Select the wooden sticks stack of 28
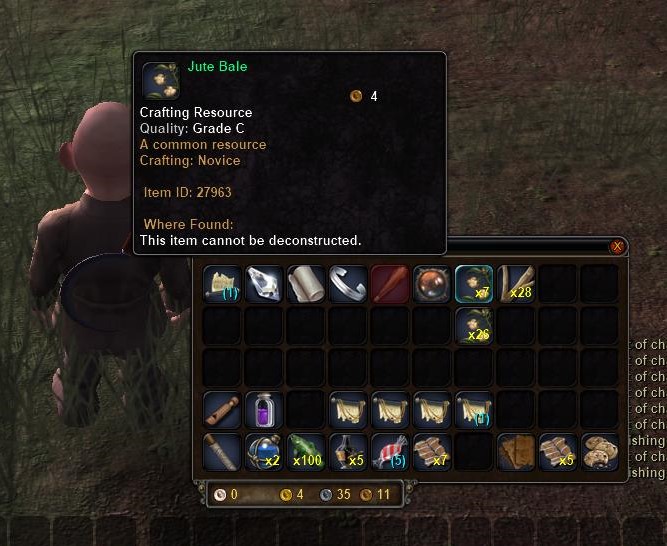Viewport: 667px width, 546px height. coord(516,283)
